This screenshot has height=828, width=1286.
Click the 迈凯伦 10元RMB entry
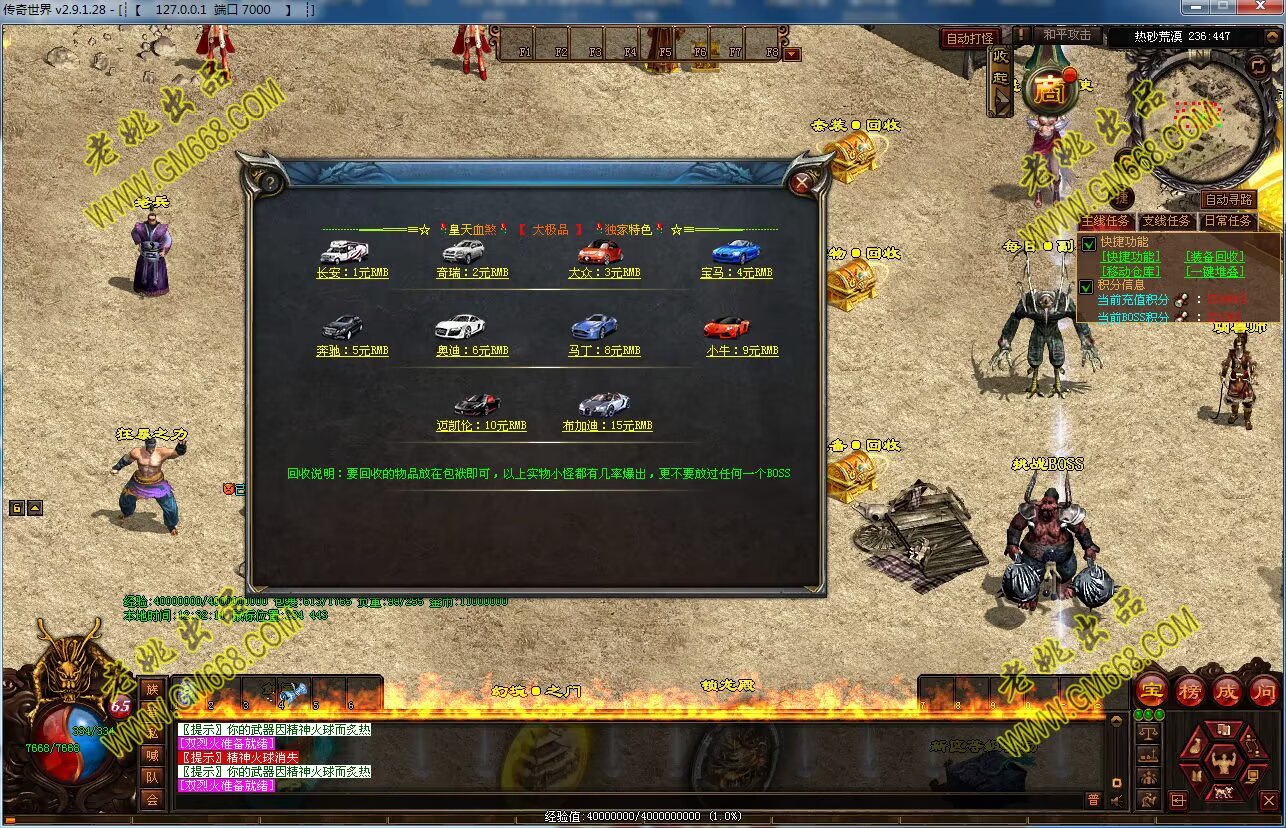[481, 425]
